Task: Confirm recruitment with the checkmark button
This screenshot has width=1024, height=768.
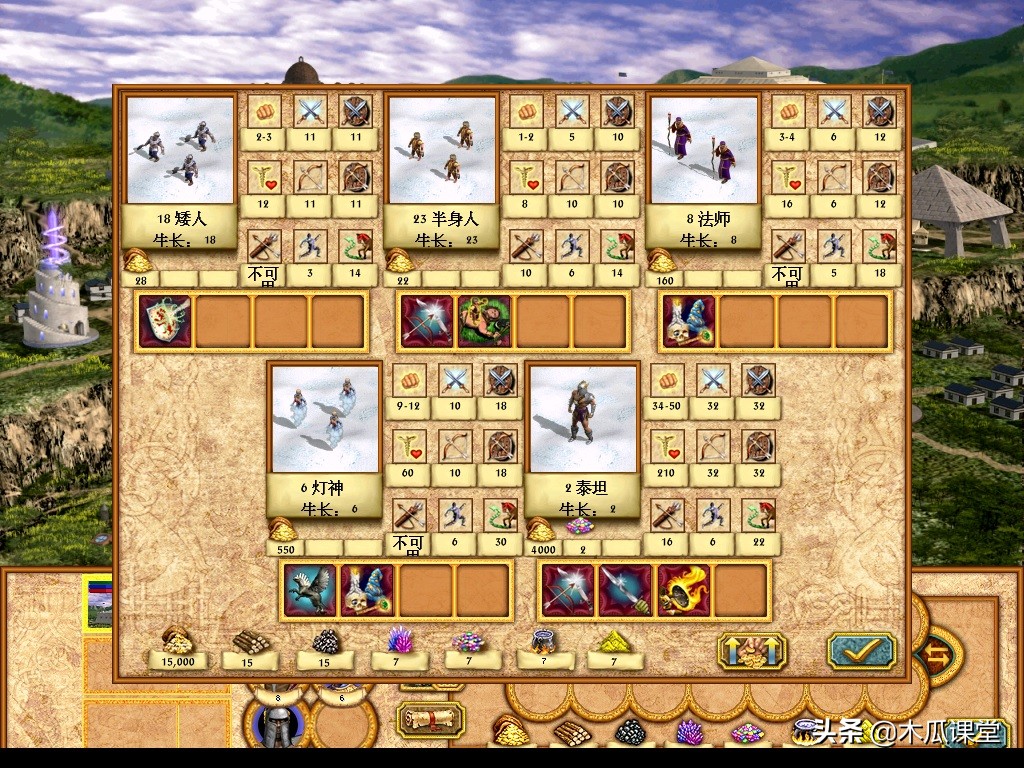Action: click(861, 651)
